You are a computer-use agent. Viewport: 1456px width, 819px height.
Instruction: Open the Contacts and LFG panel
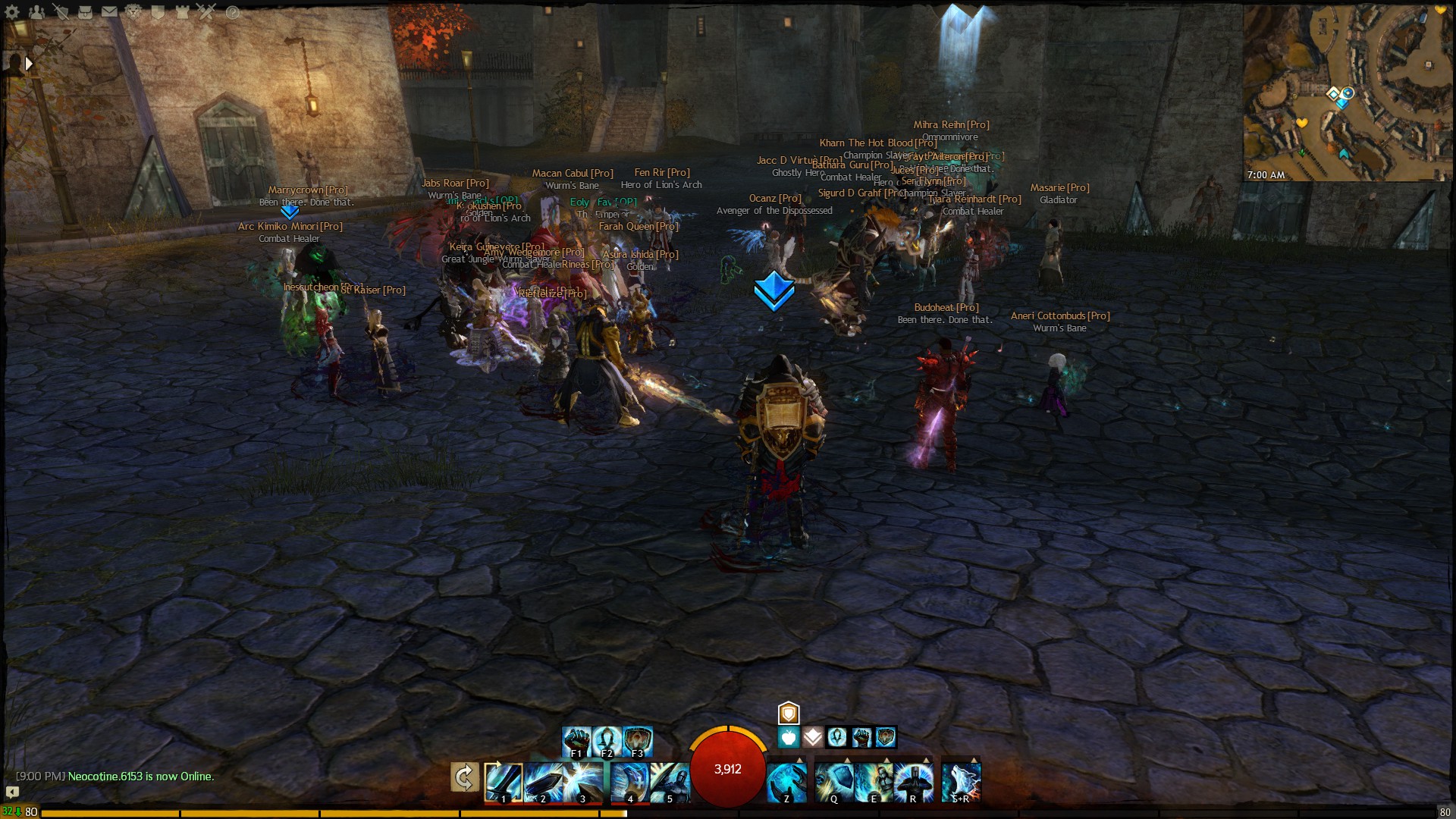(36, 12)
